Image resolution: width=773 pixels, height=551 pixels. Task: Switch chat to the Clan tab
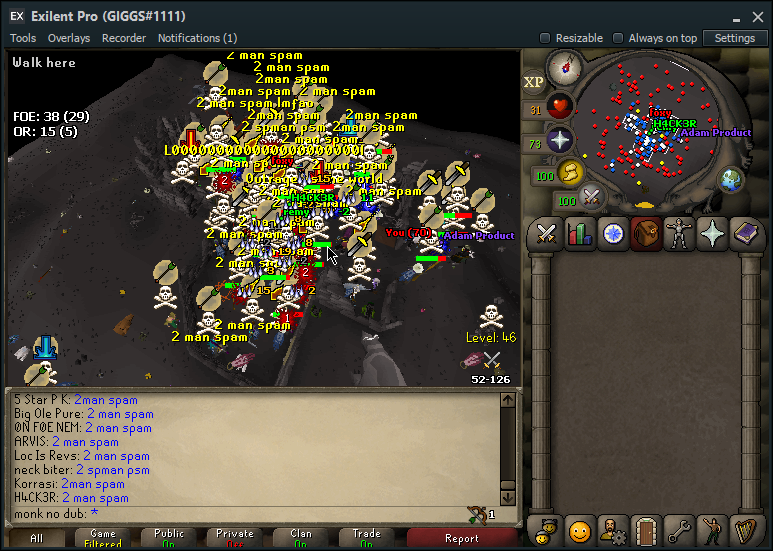[x=301, y=538]
